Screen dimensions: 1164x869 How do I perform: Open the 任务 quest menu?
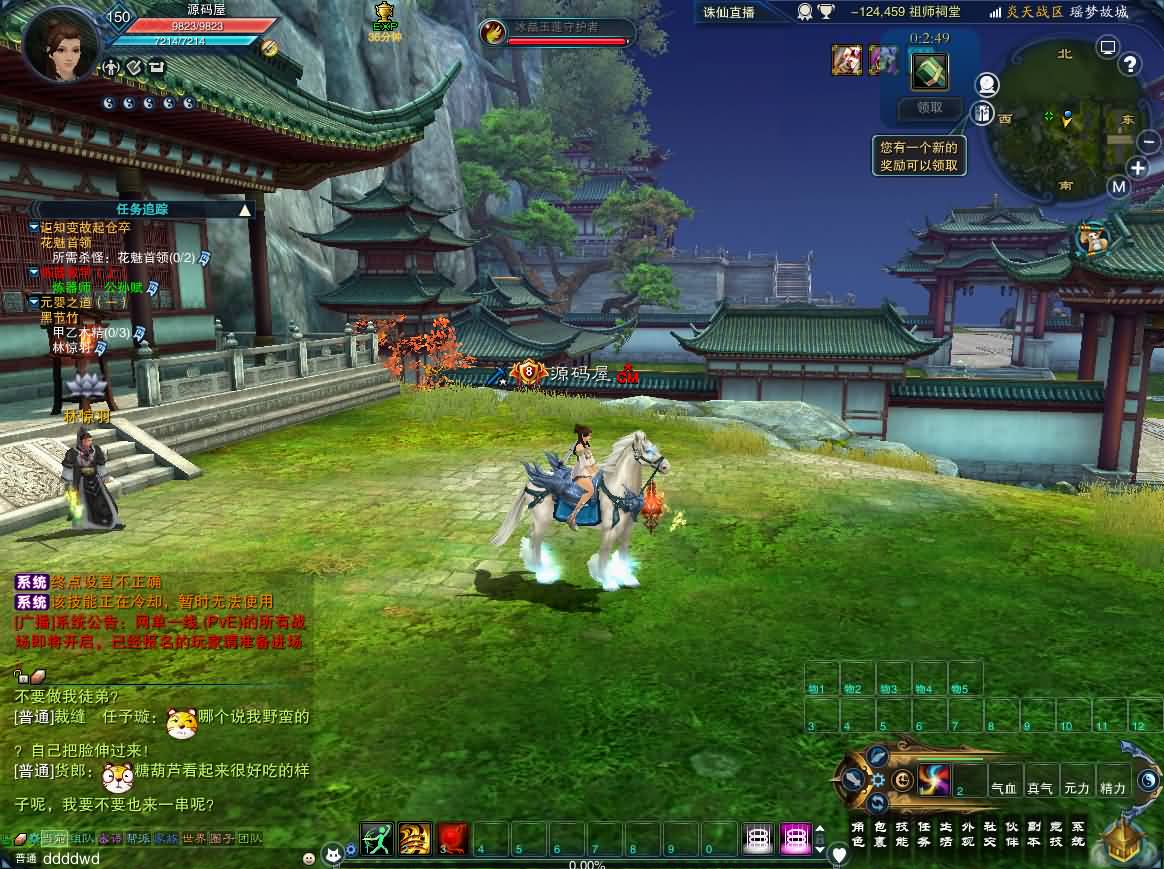pos(924,834)
